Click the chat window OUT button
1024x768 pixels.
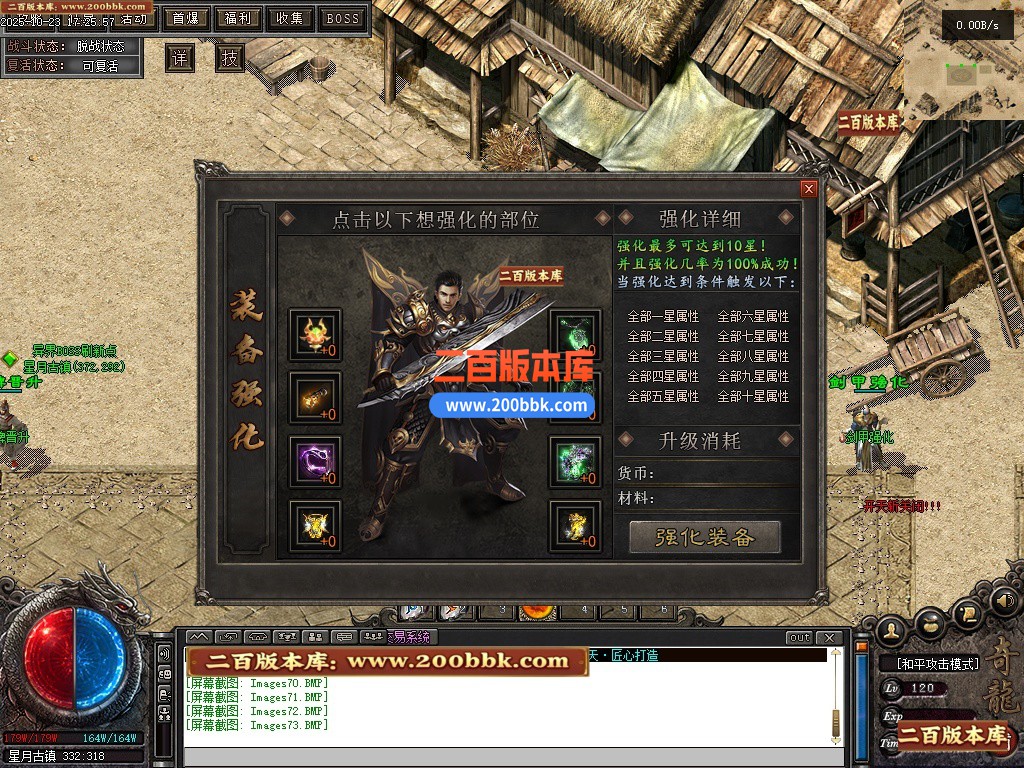coord(799,637)
